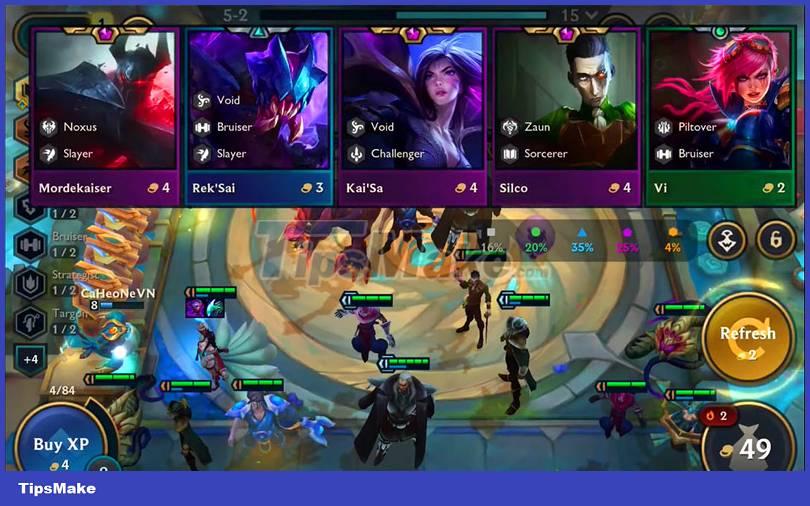Open the Bruiser trait details

coord(30,243)
